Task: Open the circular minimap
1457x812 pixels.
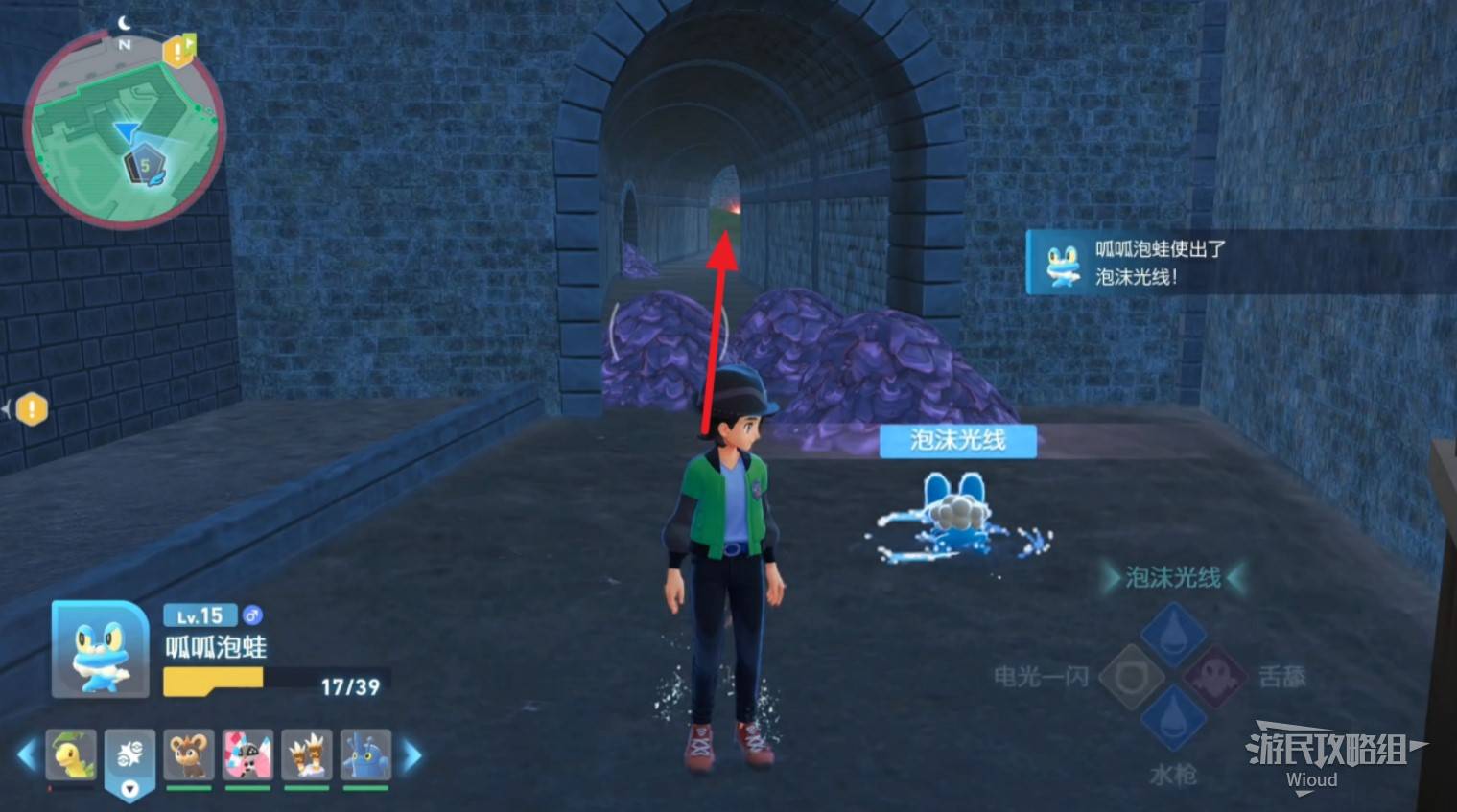Action: 123,131
